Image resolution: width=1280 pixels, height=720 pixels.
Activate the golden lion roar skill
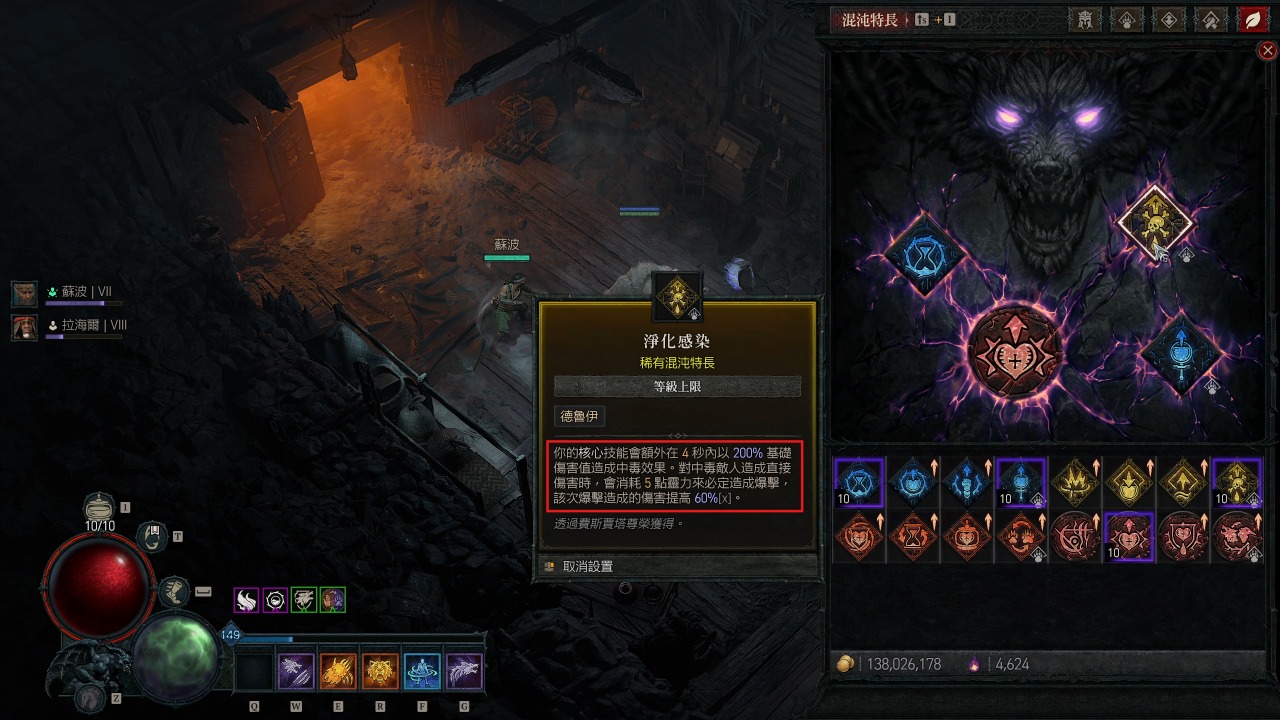380,672
